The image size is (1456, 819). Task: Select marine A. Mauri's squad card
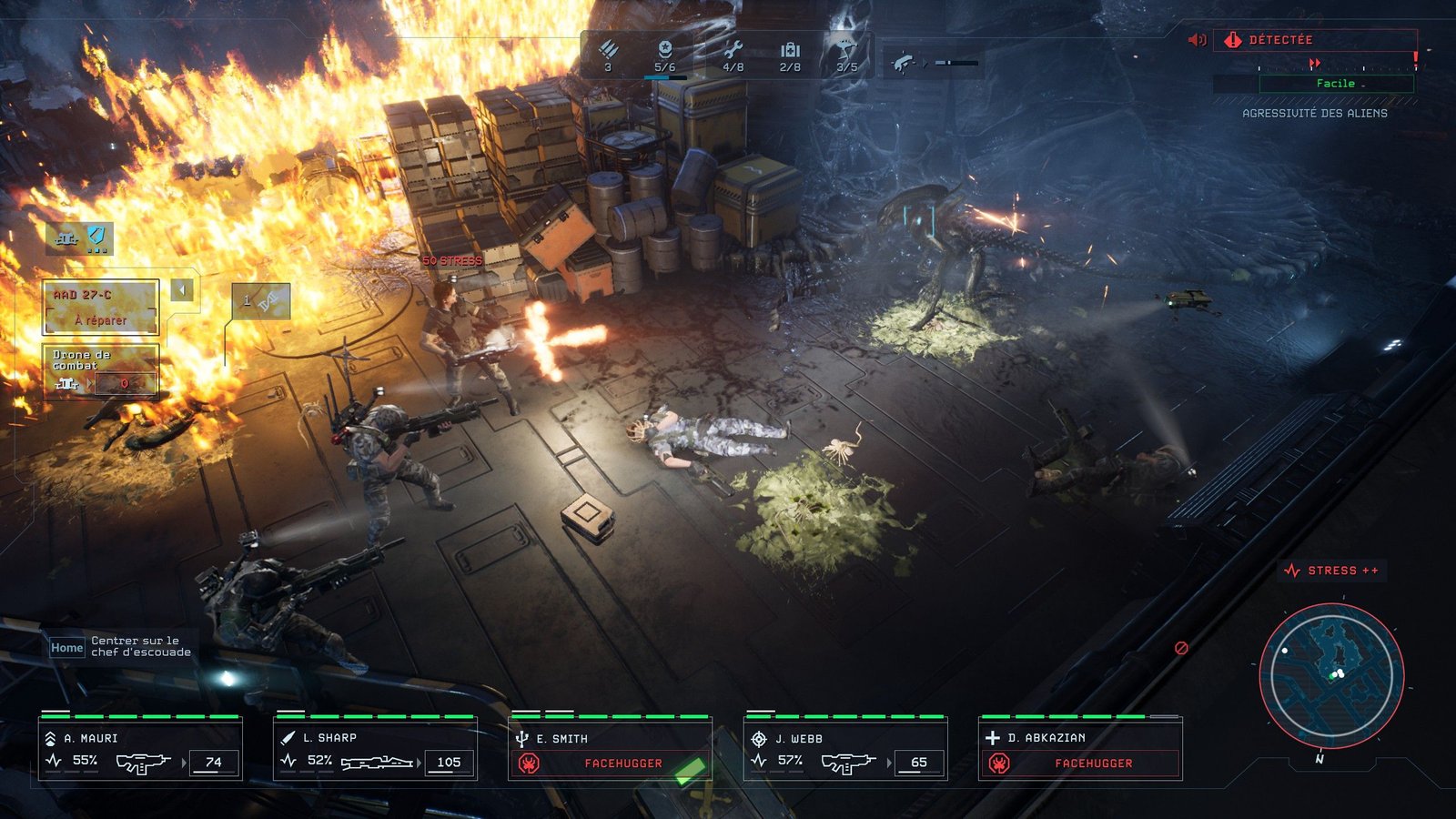point(141,750)
